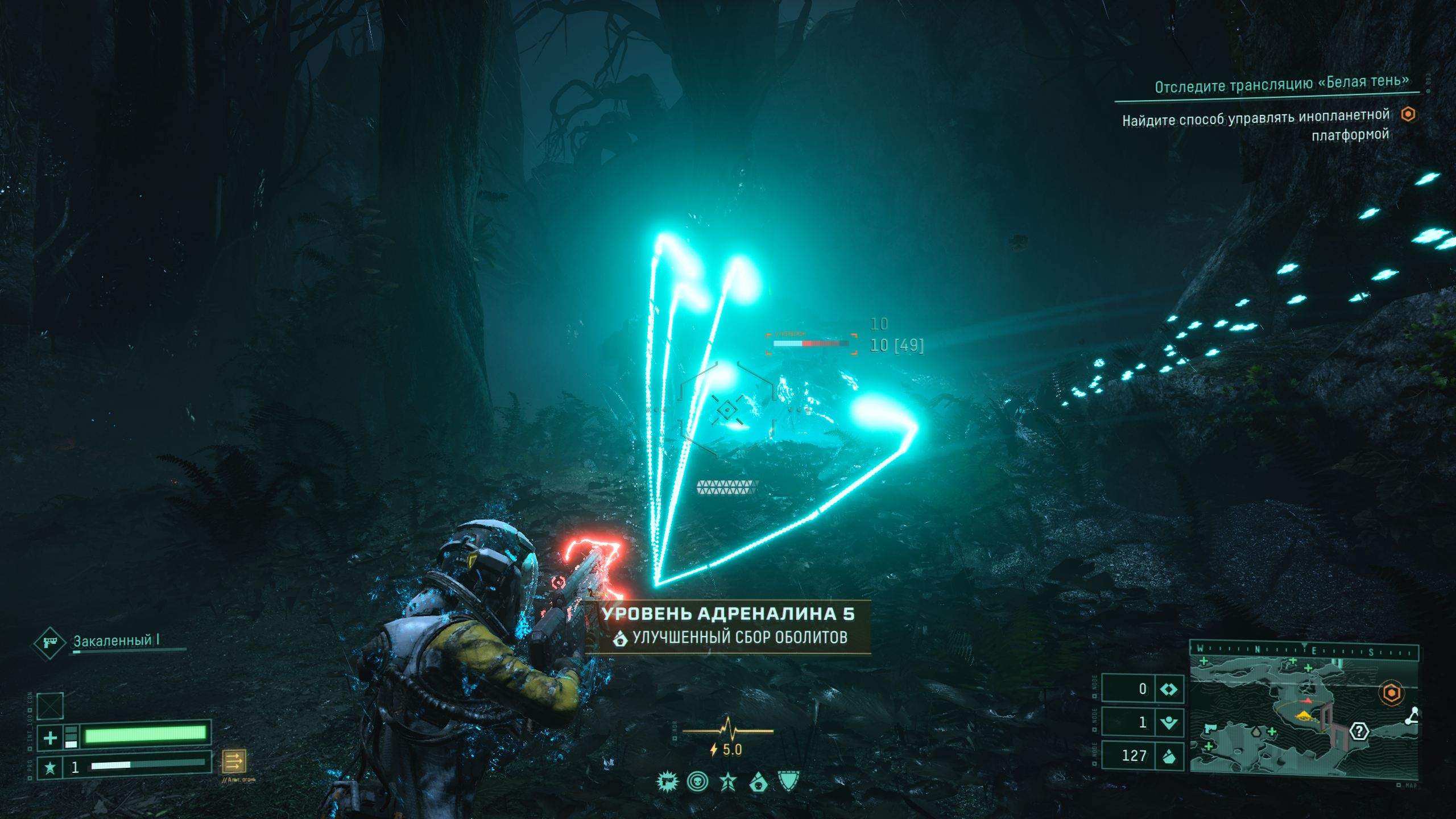Click the orange objective marker on minimap

point(1391,693)
